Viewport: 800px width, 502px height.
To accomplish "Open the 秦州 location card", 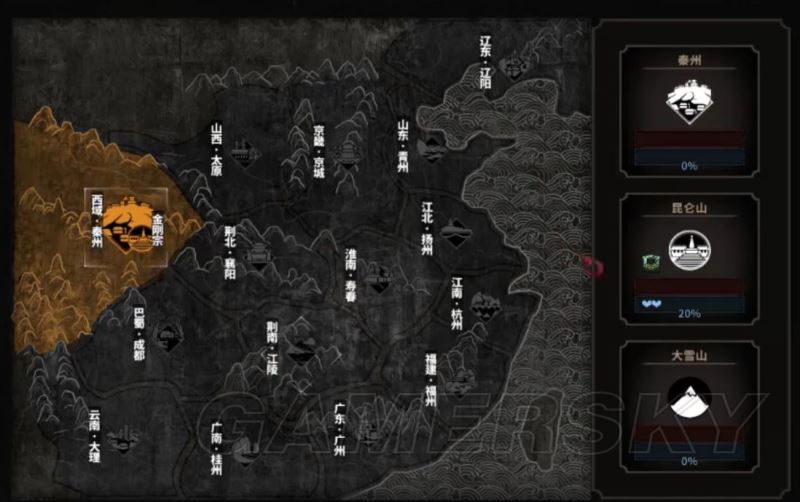I will tap(688, 111).
